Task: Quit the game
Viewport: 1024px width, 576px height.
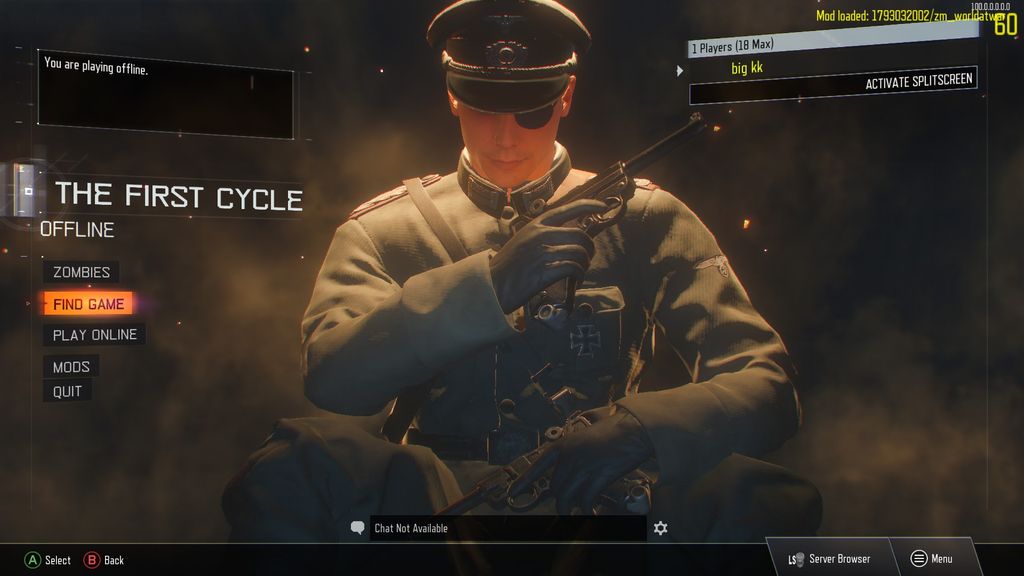Action: (x=67, y=391)
